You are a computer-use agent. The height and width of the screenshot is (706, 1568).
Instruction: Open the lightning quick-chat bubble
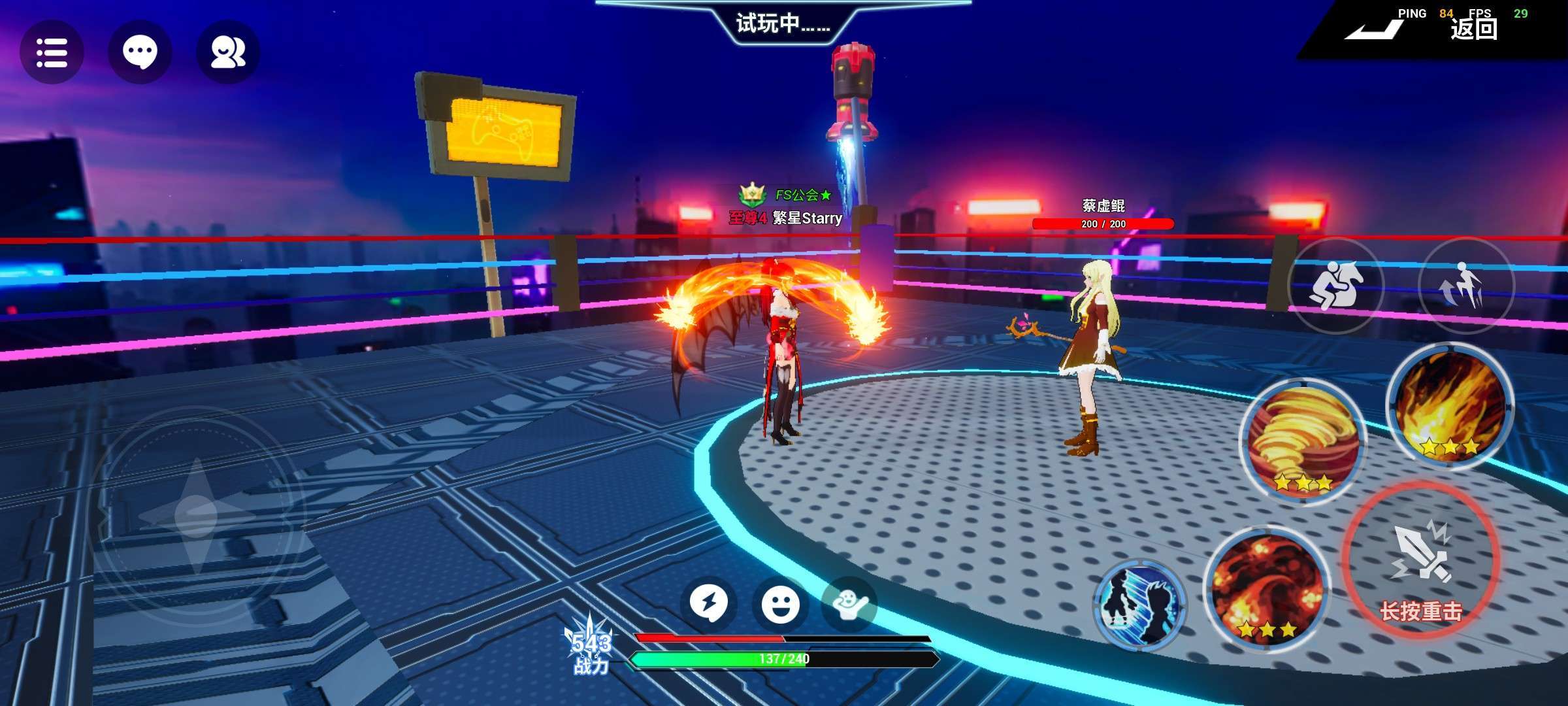coord(709,603)
